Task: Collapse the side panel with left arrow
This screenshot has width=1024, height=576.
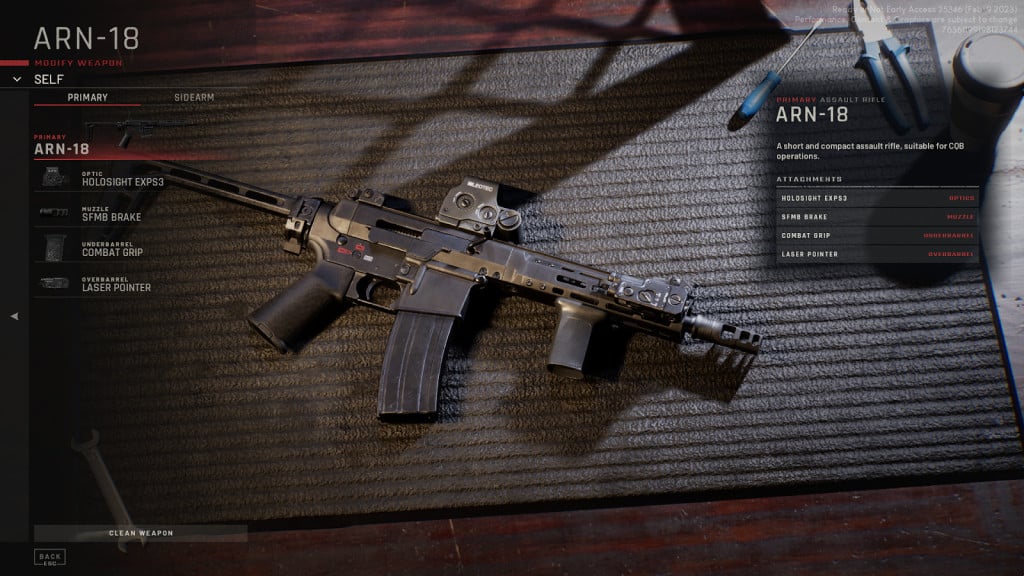Action: pos(14,316)
